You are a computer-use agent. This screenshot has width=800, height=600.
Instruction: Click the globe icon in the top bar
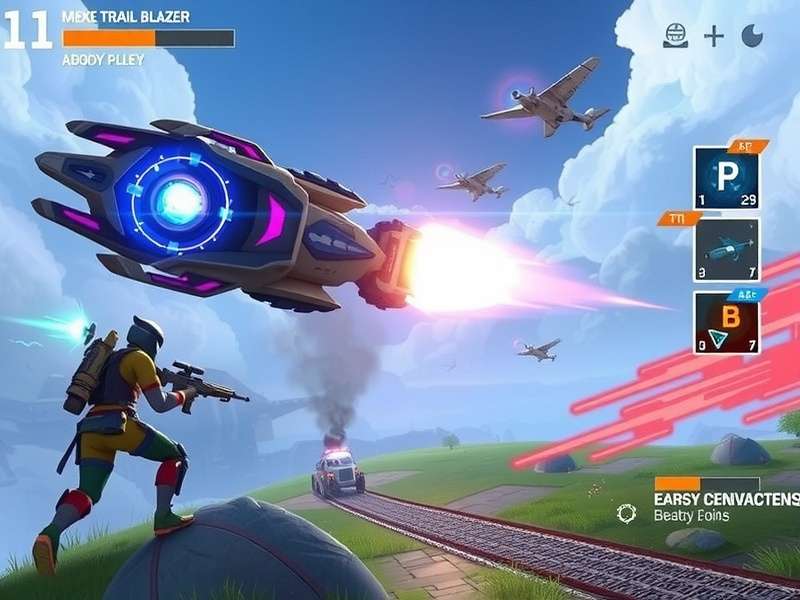[676, 36]
